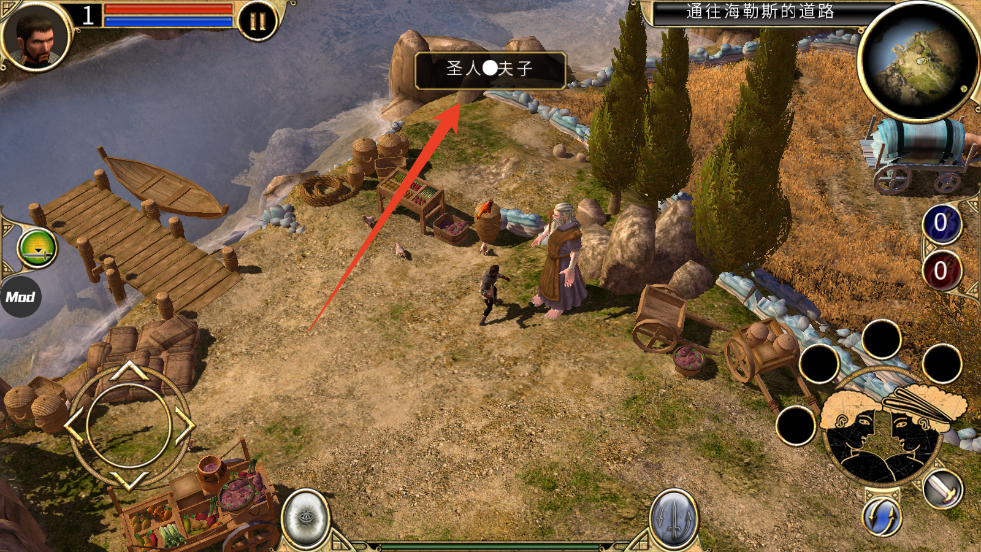Click the 圣人●夫子 name label
981x552 pixels.
(x=490, y=71)
